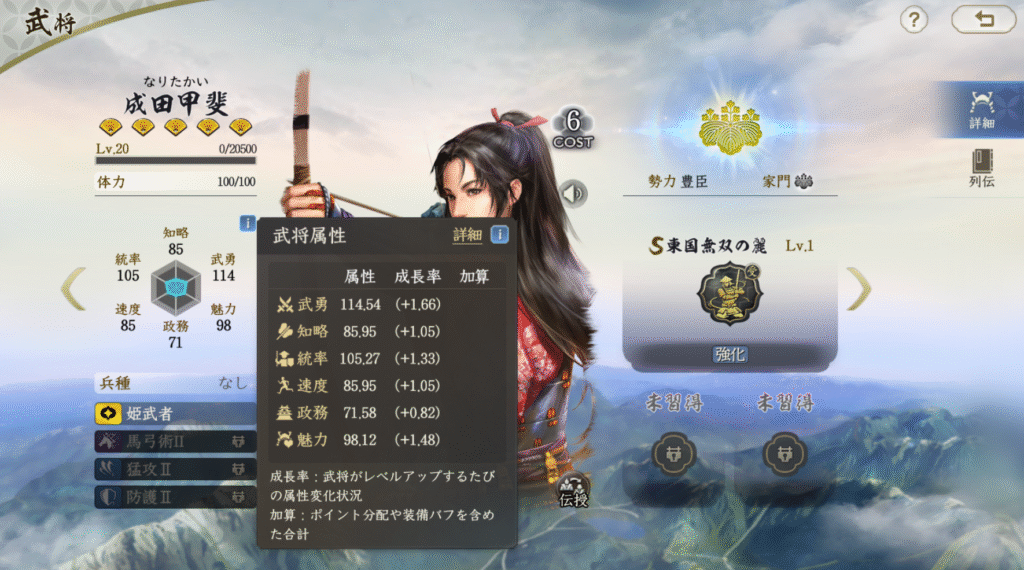Play the general's voice with speaker icon
Image resolution: width=1024 pixels, height=570 pixels.
coord(573,193)
